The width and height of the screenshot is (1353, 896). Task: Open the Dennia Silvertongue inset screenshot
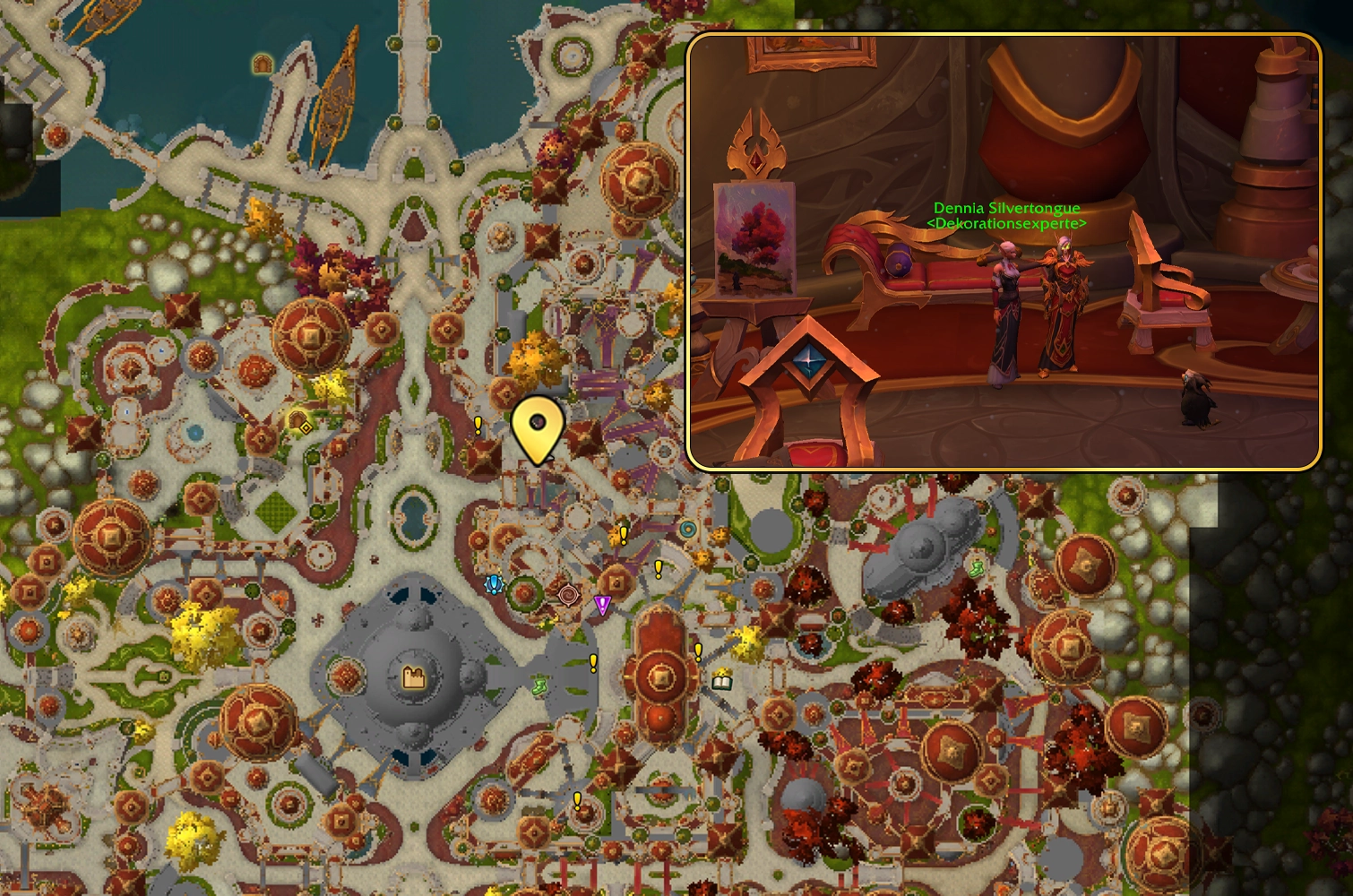pos(1004,252)
